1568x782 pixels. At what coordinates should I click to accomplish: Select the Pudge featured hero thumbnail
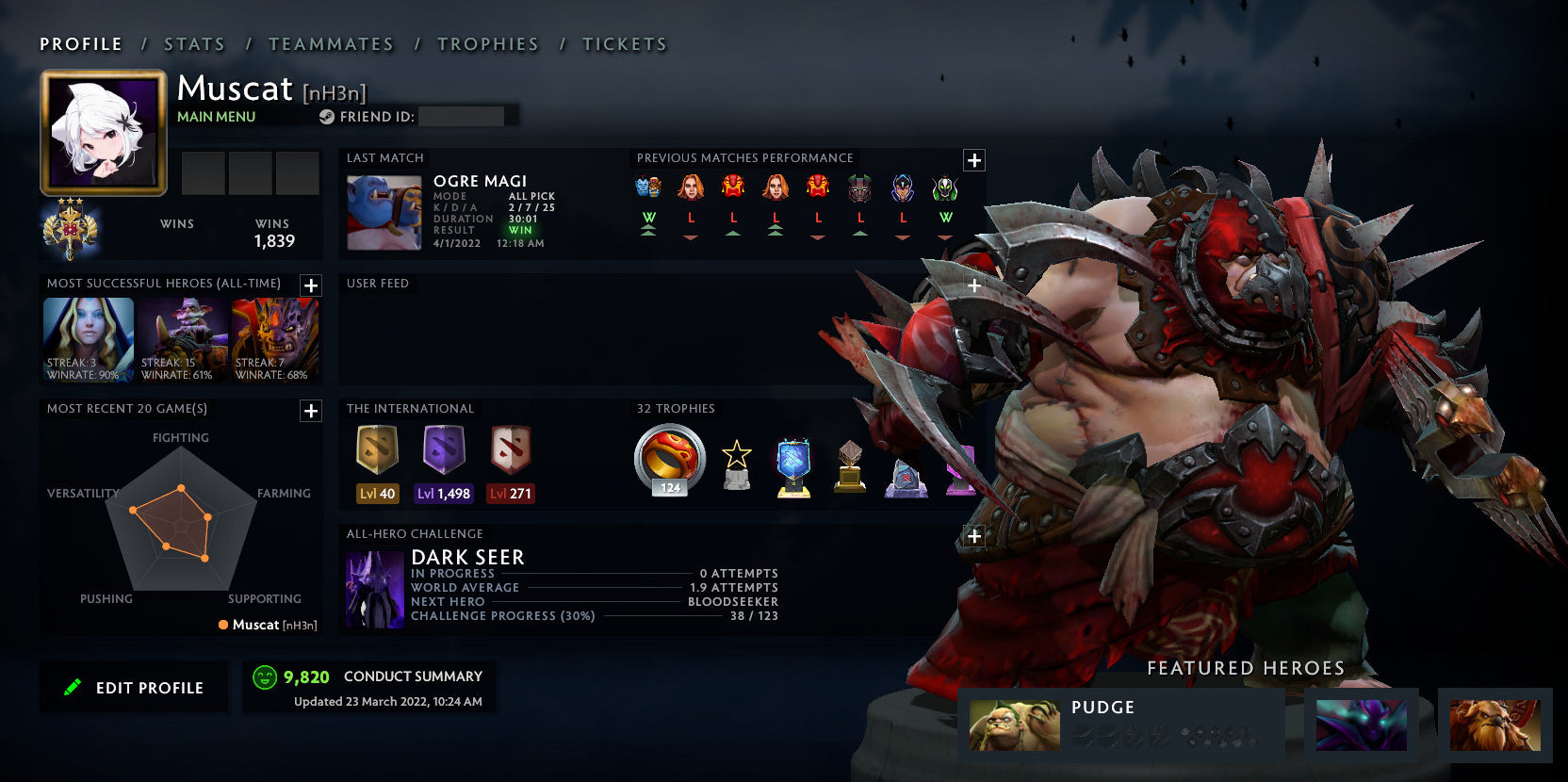click(x=1014, y=725)
